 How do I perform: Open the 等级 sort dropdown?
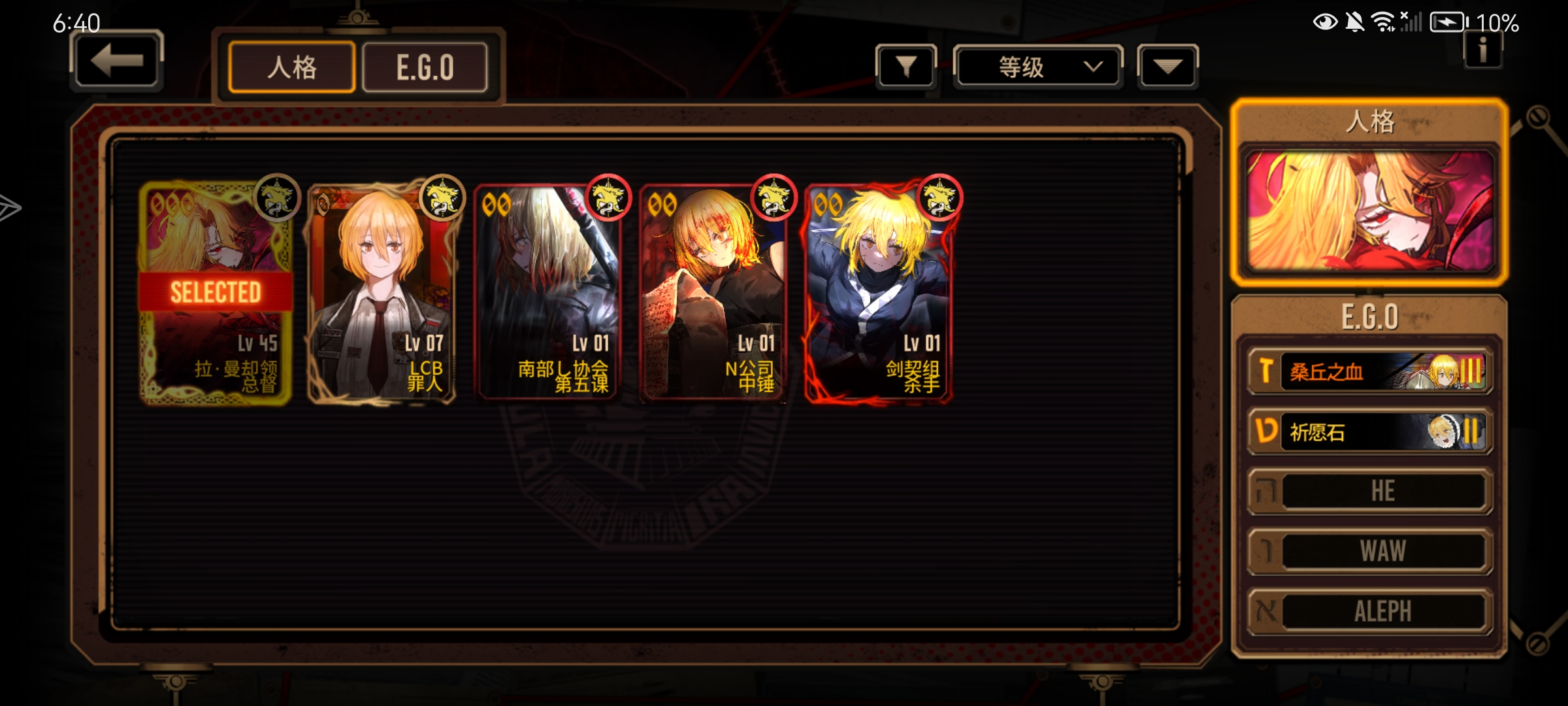coord(1037,66)
